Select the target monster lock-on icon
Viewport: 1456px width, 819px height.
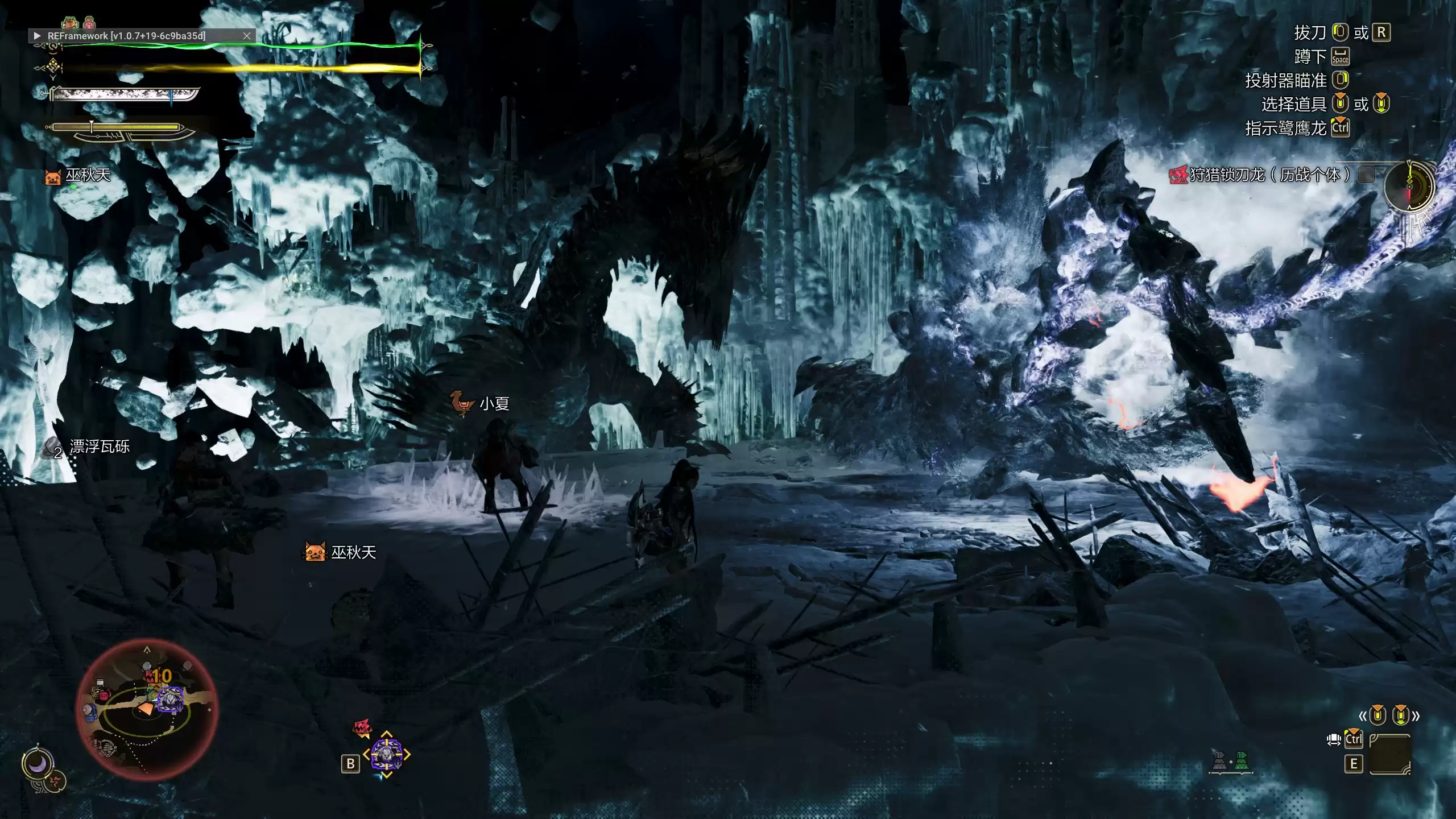[x=386, y=755]
